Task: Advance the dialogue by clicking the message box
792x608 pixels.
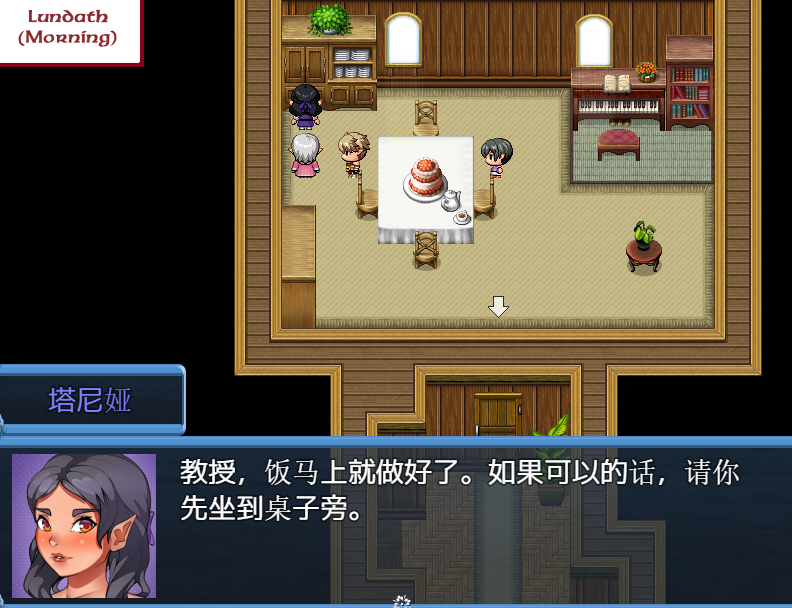Action: click(x=470, y=520)
